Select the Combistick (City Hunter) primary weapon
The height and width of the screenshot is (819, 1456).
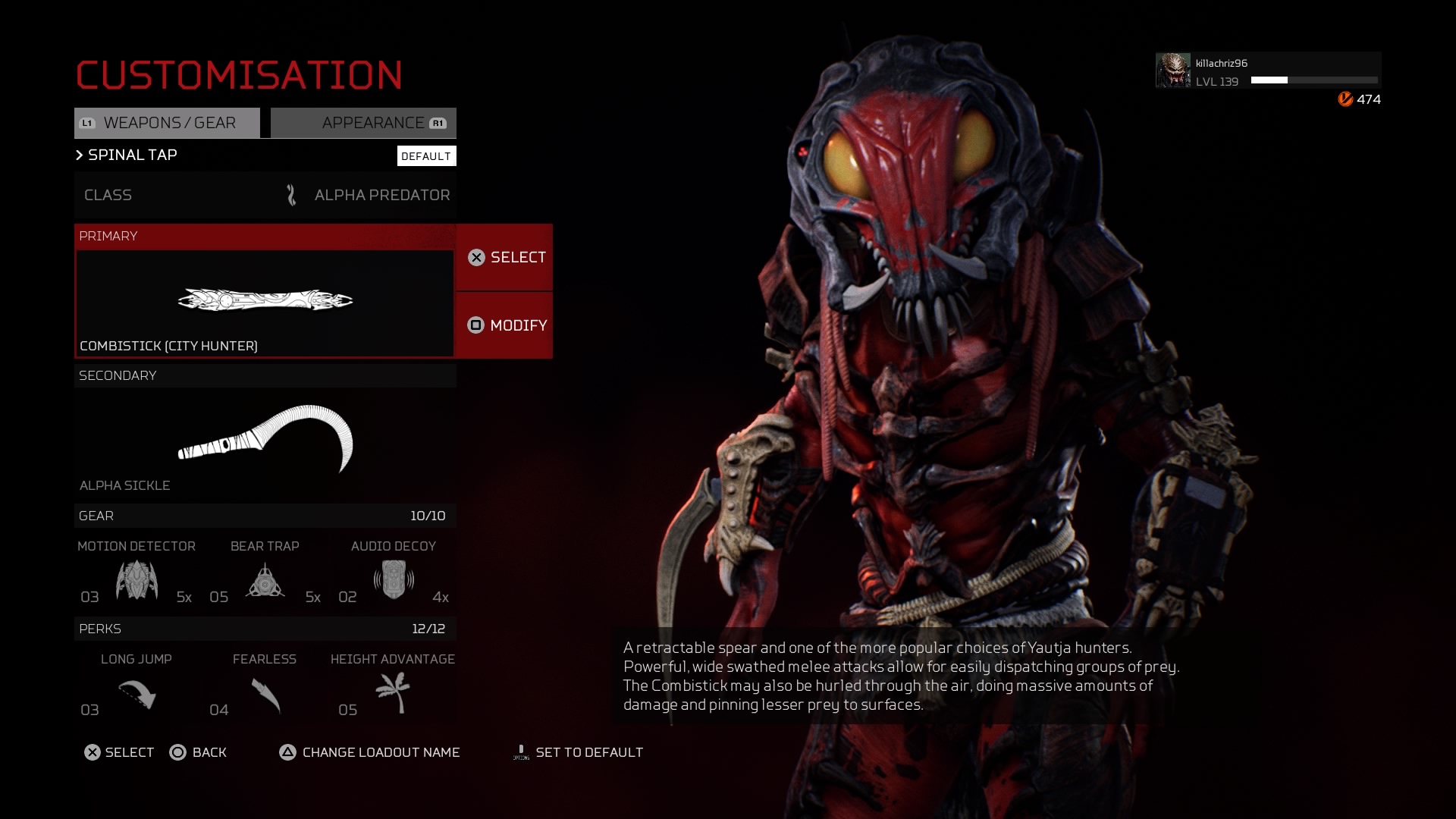point(265,303)
